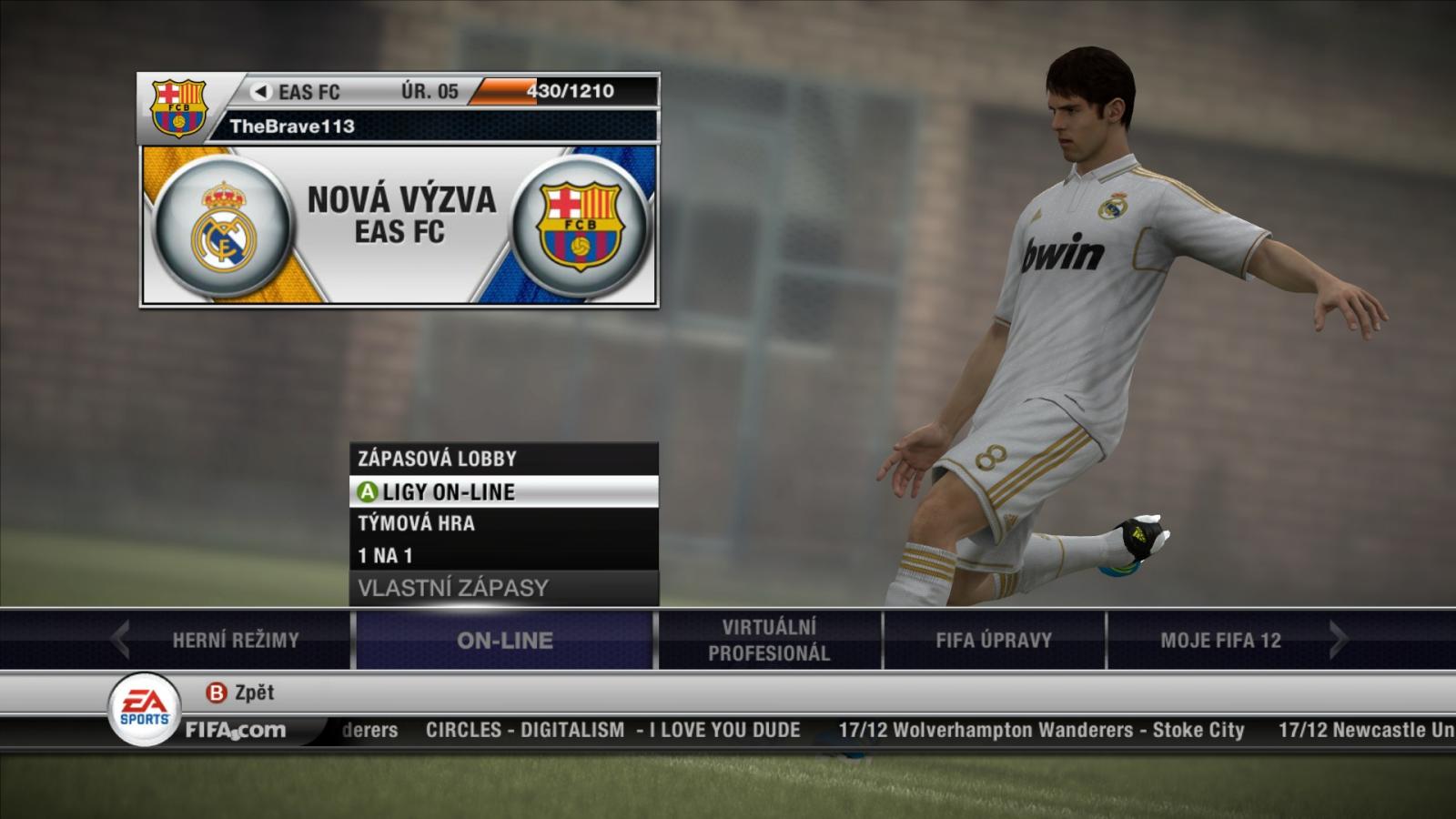Open the FIFA.com link
This screenshot has height=819, width=1456.
tap(235, 730)
